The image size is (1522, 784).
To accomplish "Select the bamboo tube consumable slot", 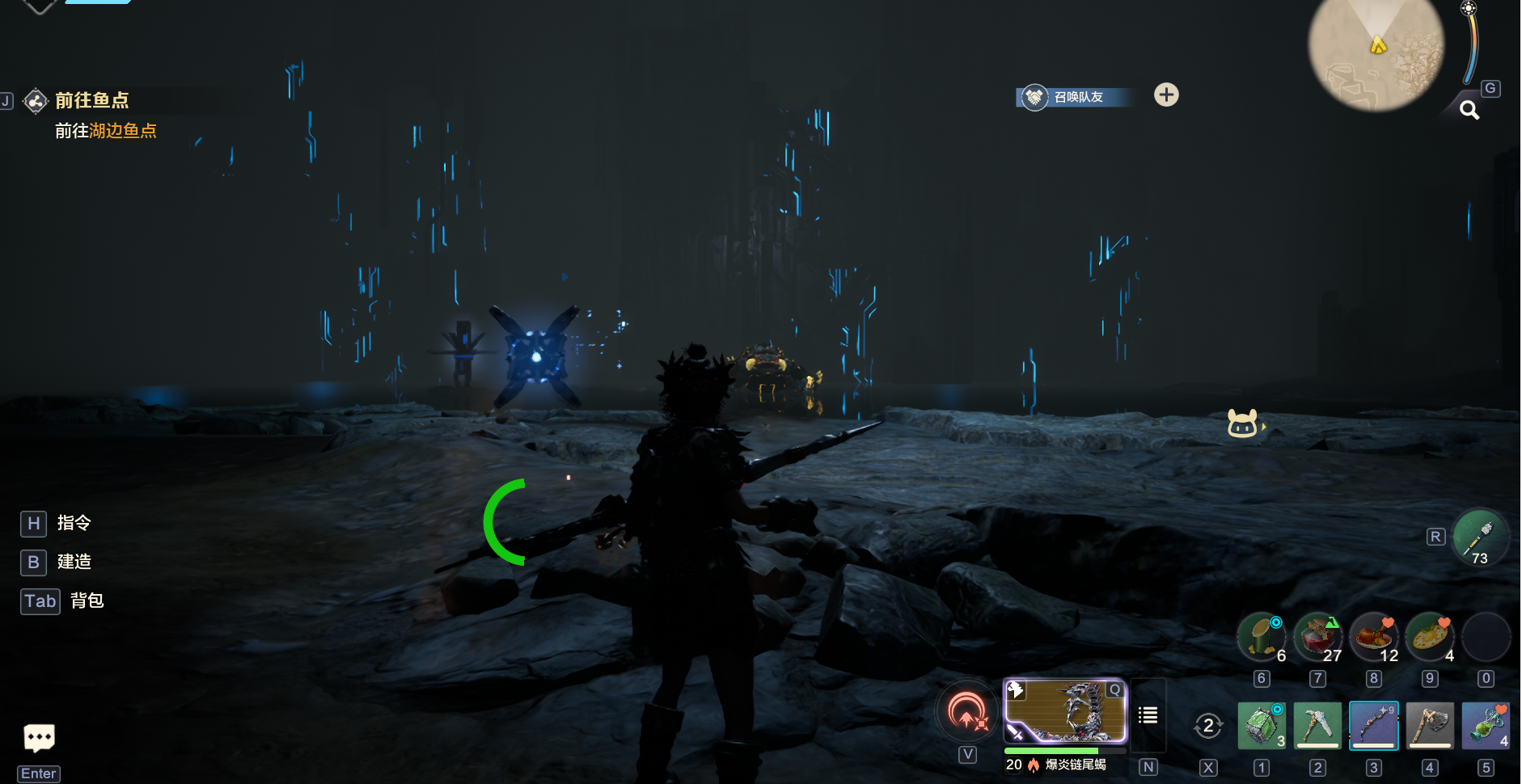I will coord(1262,637).
